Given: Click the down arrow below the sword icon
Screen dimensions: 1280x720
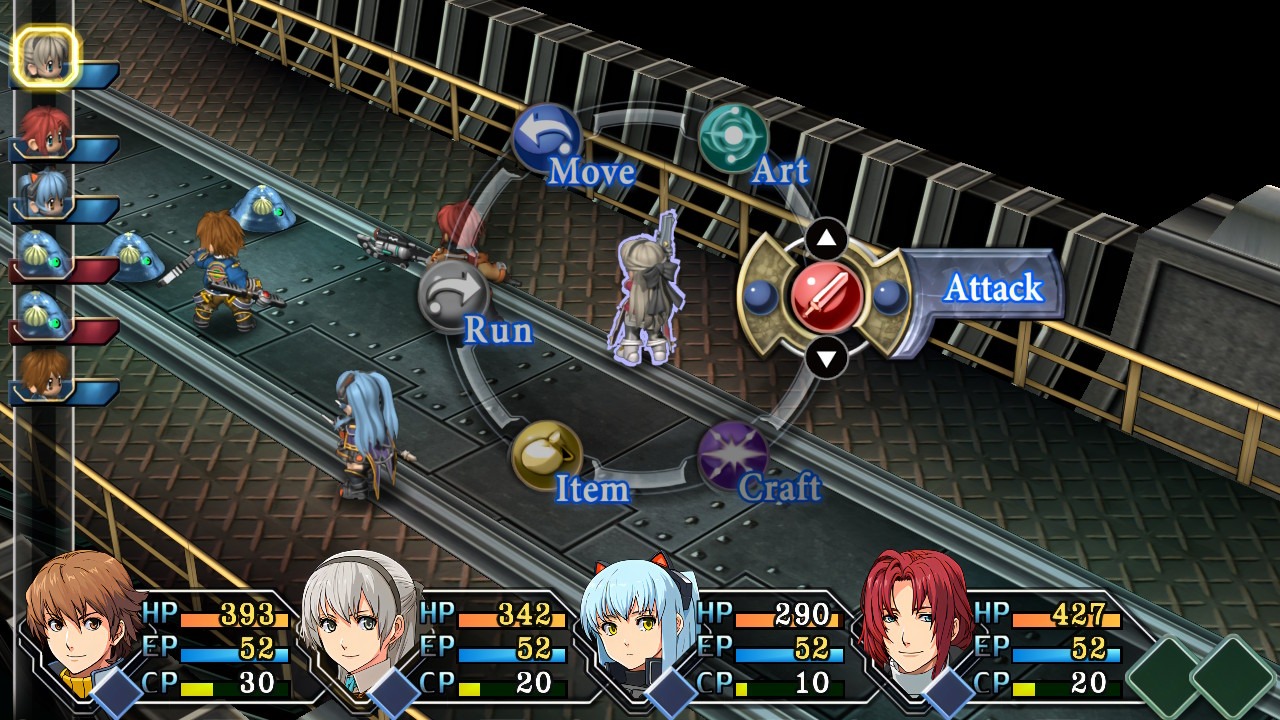Looking at the screenshot, I should (x=826, y=357).
